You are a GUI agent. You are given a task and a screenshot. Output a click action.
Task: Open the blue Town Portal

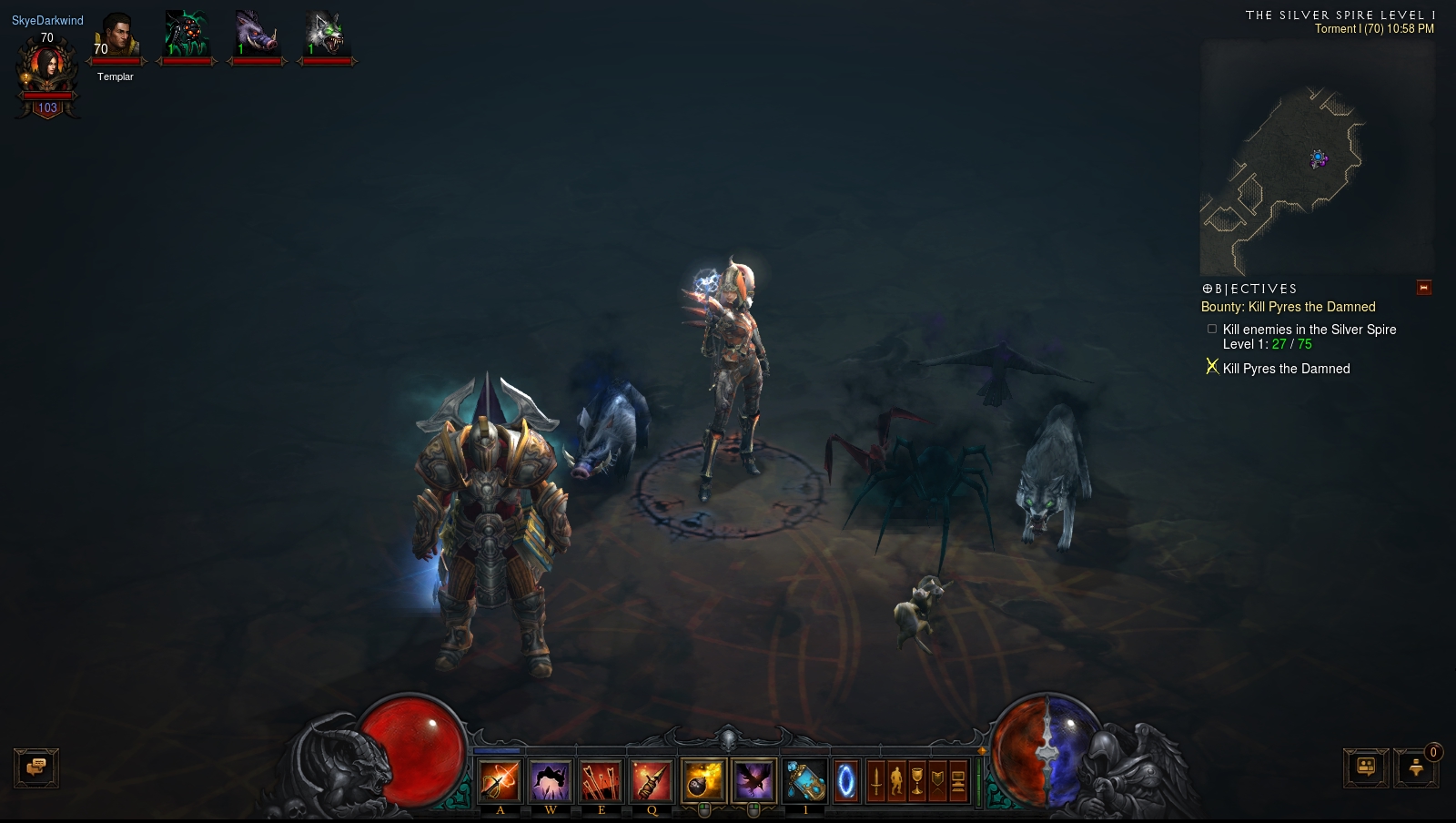(x=846, y=781)
